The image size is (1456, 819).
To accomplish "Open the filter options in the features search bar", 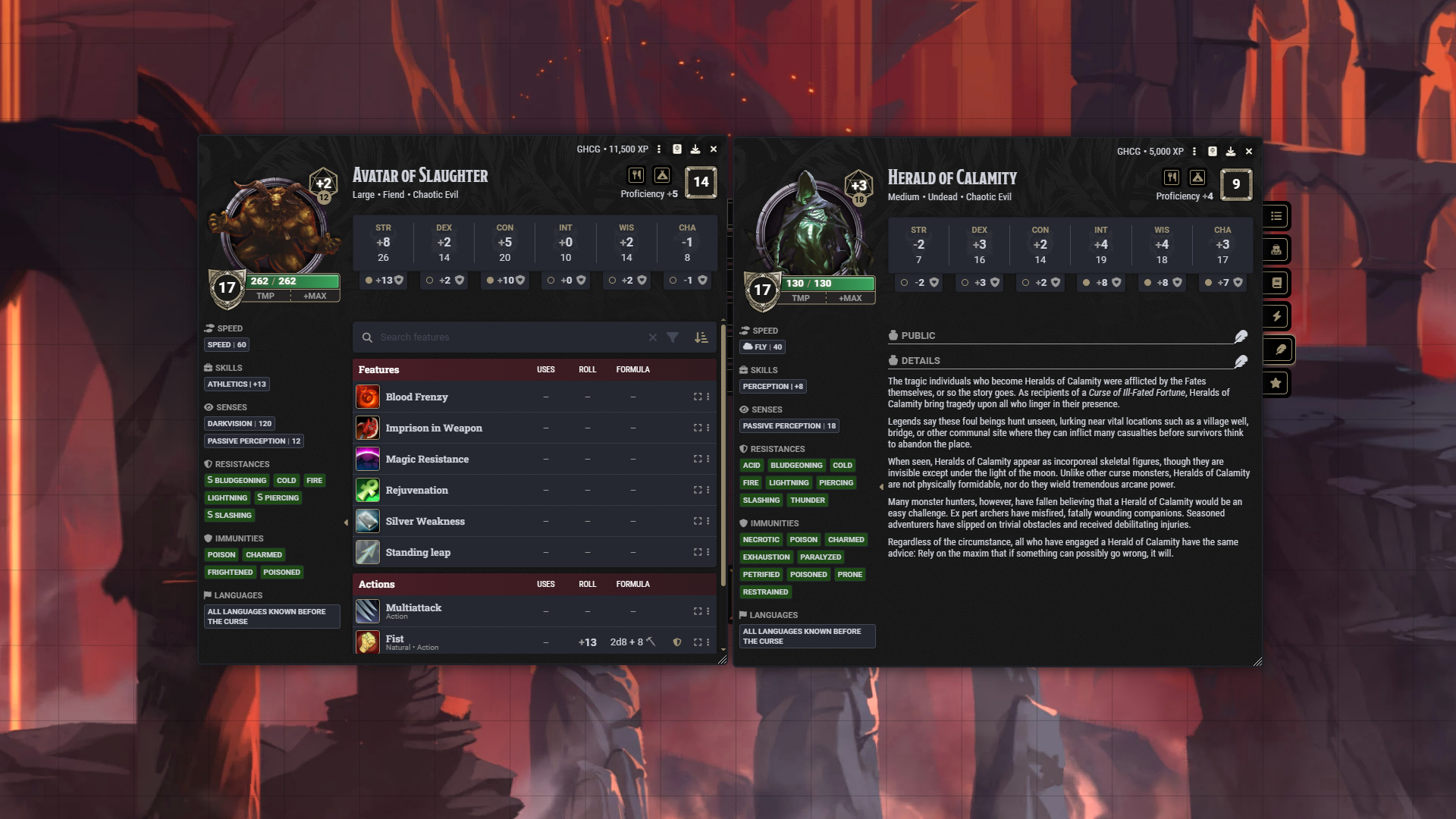I will tap(673, 337).
